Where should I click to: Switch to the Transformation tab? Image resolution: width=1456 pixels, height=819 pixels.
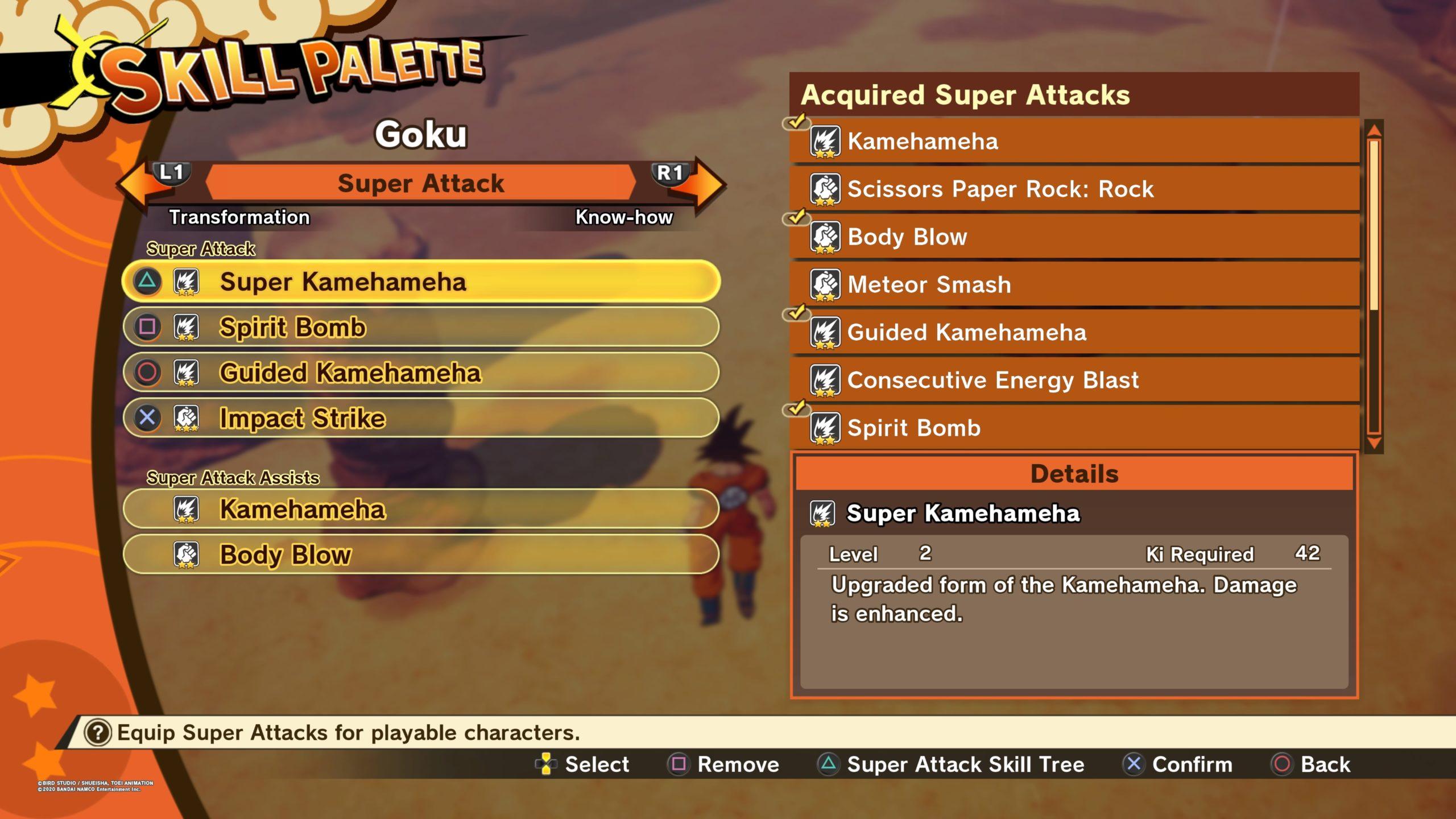click(x=239, y=217)
